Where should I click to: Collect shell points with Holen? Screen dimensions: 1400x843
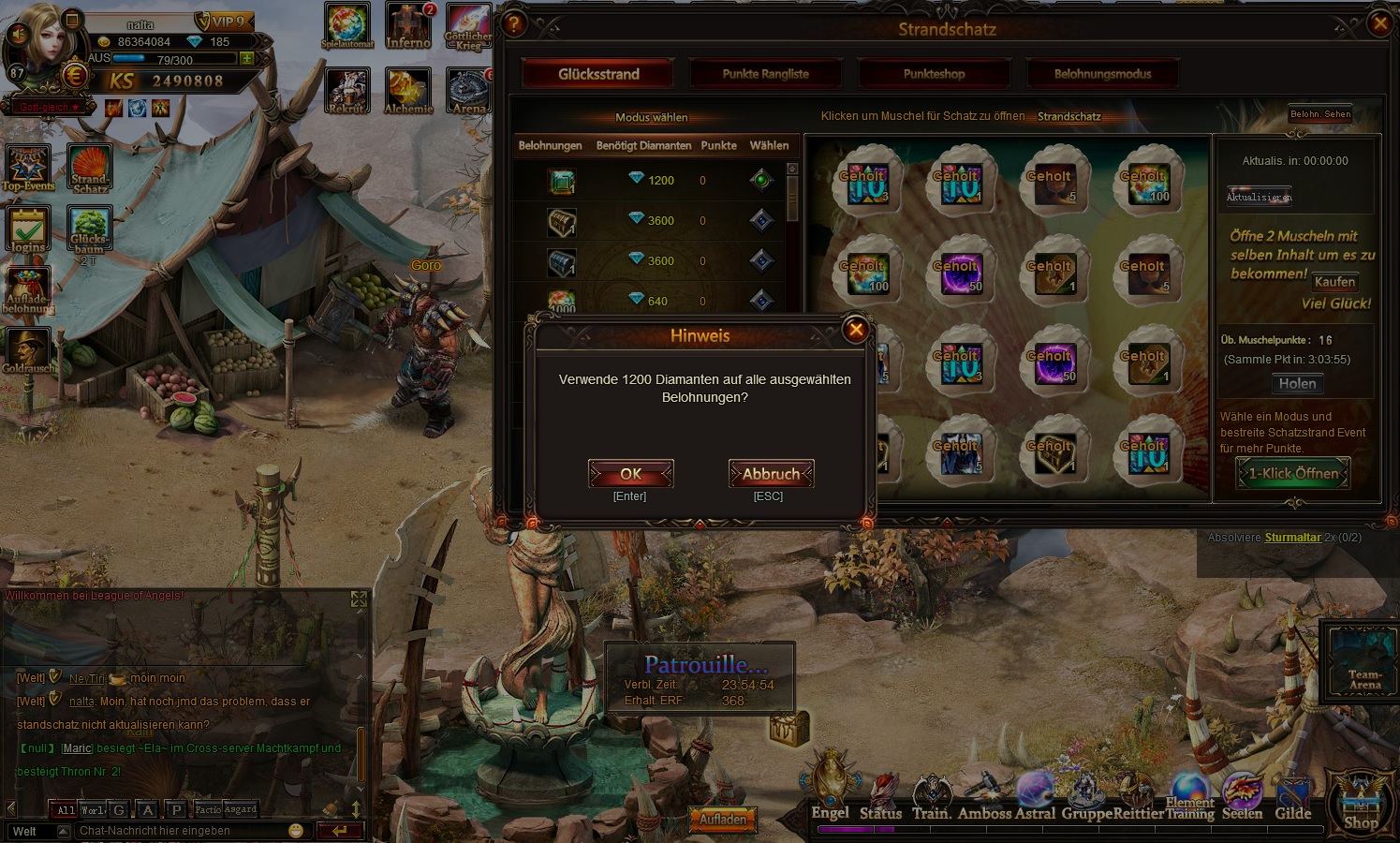click(x=1297, y=384)
